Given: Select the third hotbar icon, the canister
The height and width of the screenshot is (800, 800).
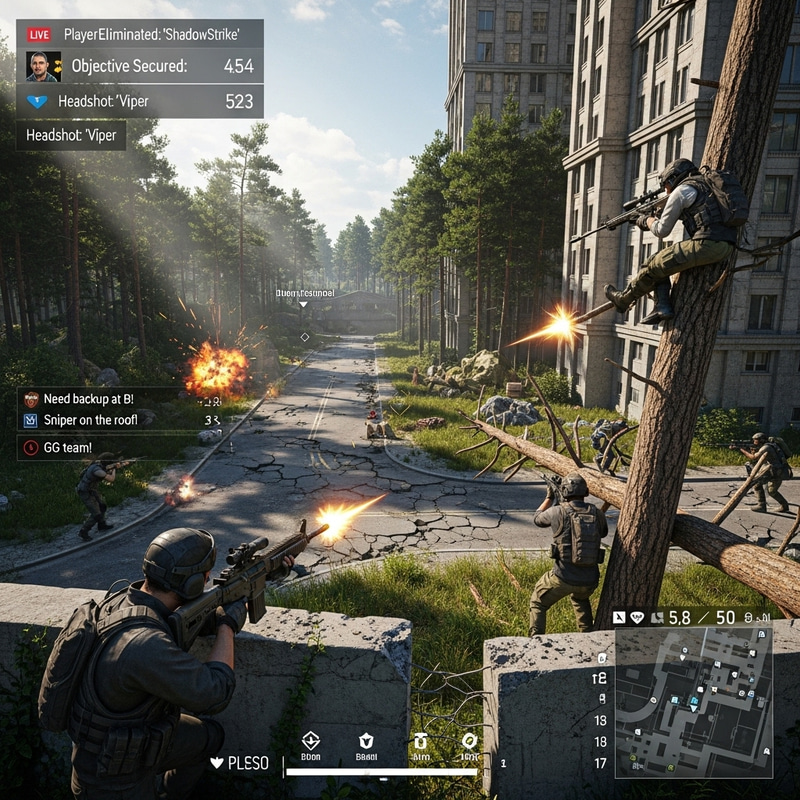Looking at the screenshot, I should pyautogui.click(x=421, y=741).
